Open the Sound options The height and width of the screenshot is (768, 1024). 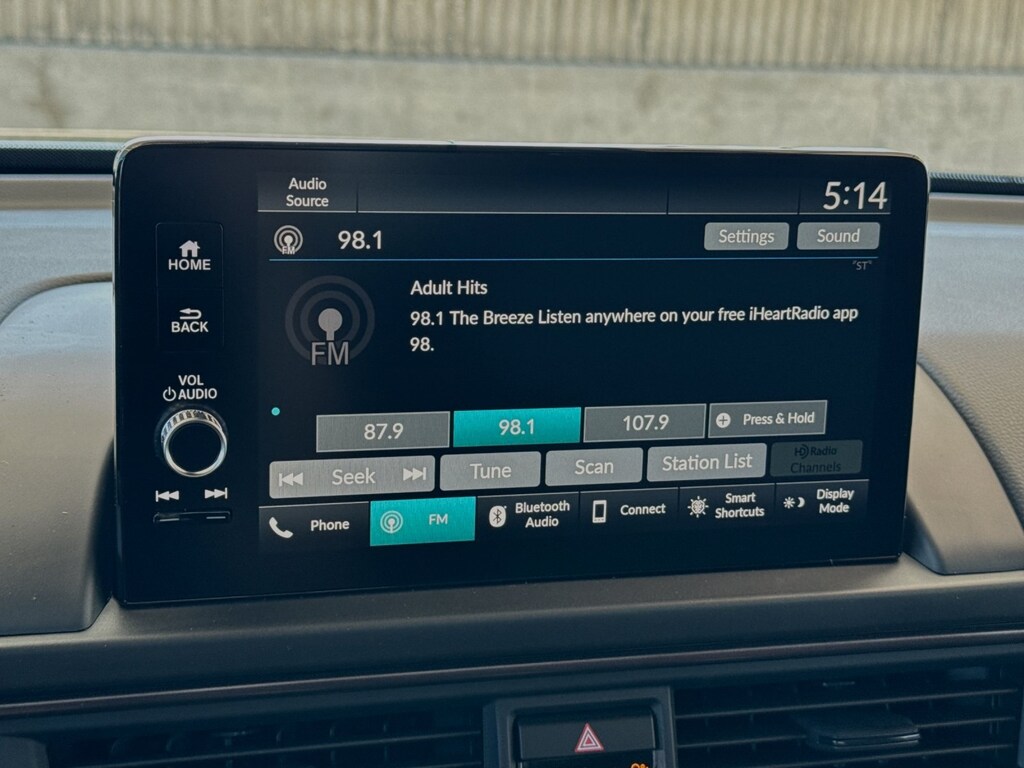(838, 236)
